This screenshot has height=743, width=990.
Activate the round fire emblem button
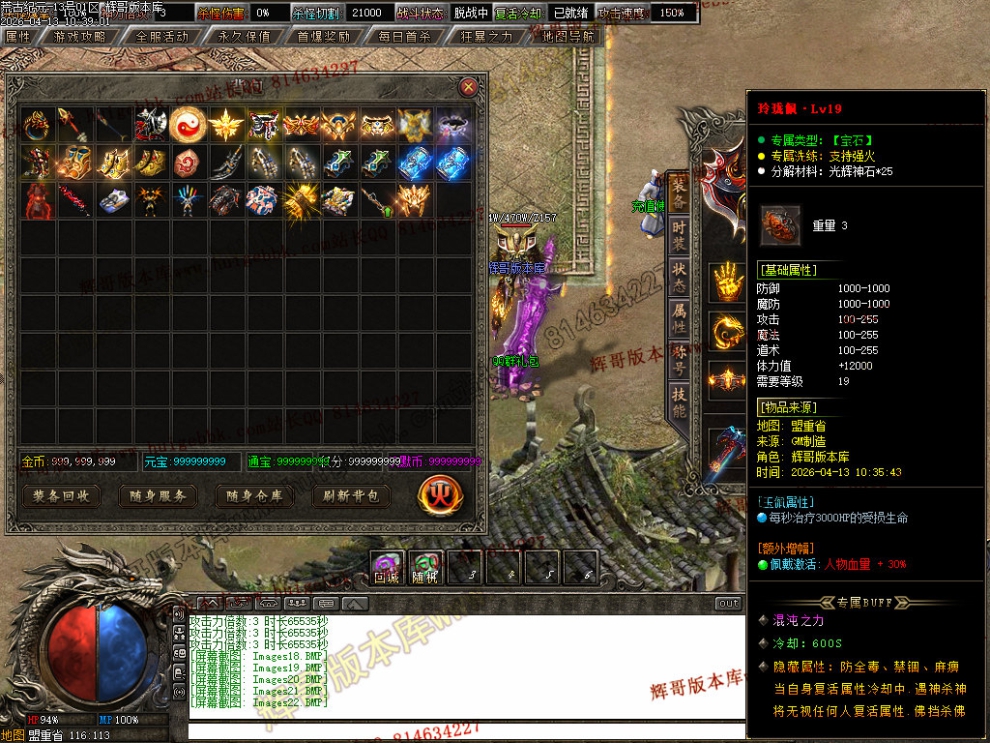coord(437,494)
